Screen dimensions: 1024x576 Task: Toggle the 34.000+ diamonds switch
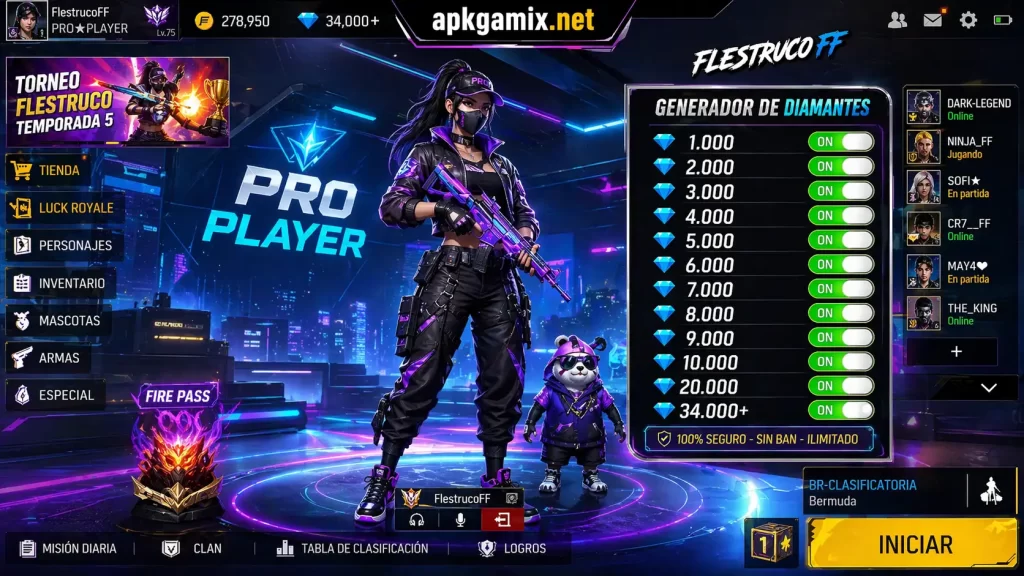pyautogui.click(x=840, y=410)
